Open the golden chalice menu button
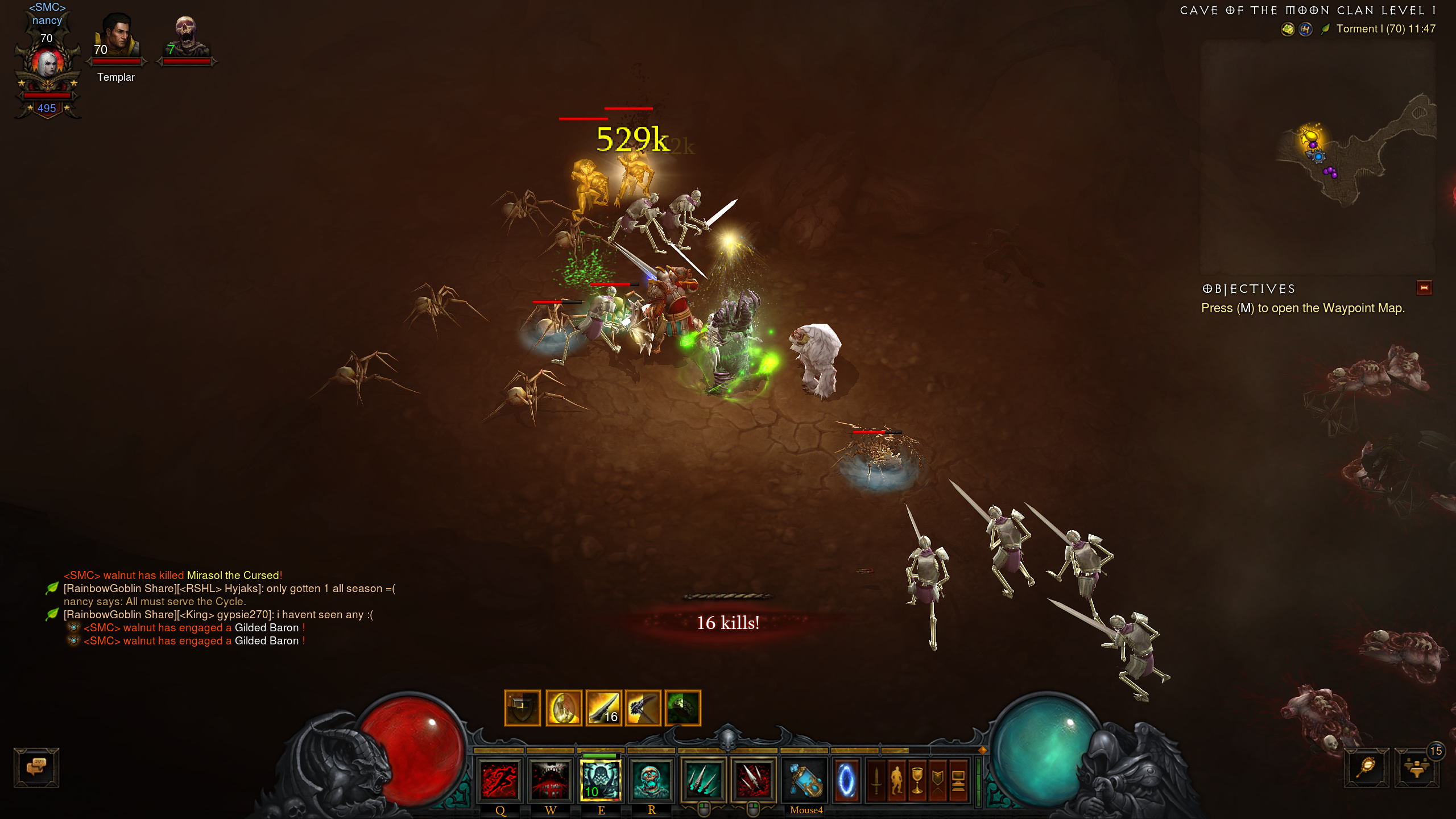The image size is (1456, 819). coord(917,780)
